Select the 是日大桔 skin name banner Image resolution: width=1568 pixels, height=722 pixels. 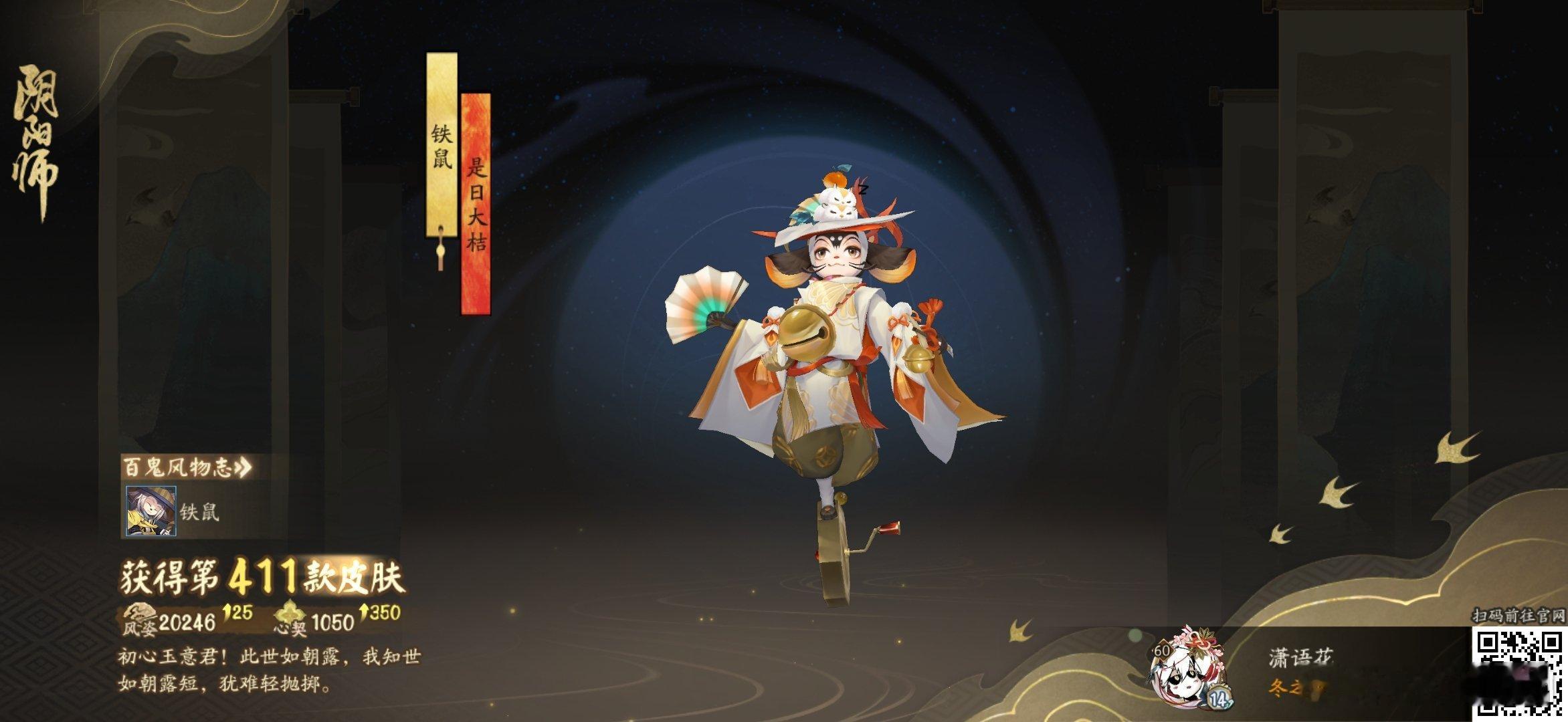(476, 201)
